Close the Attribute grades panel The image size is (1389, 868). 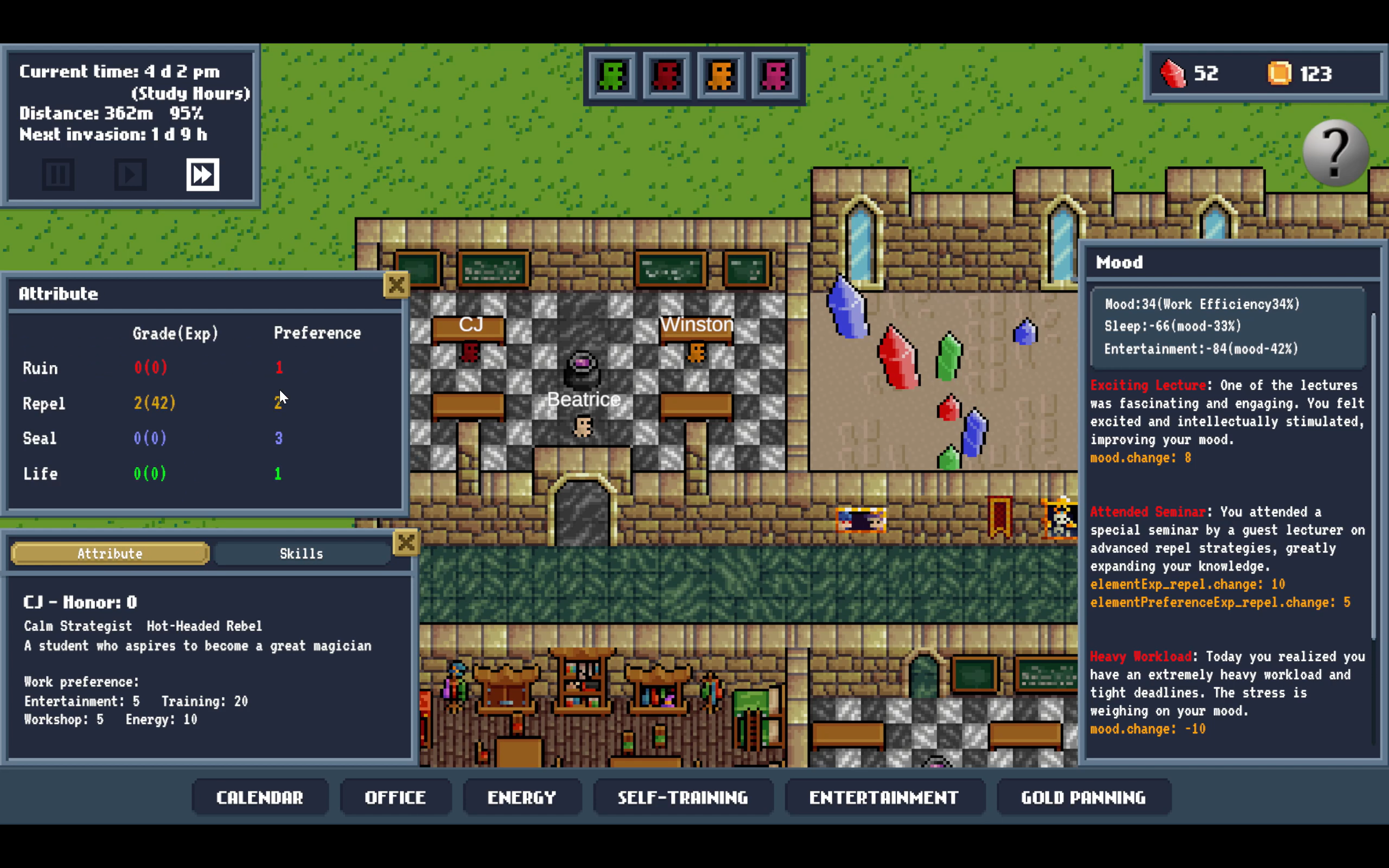click(x=396, y=285)
